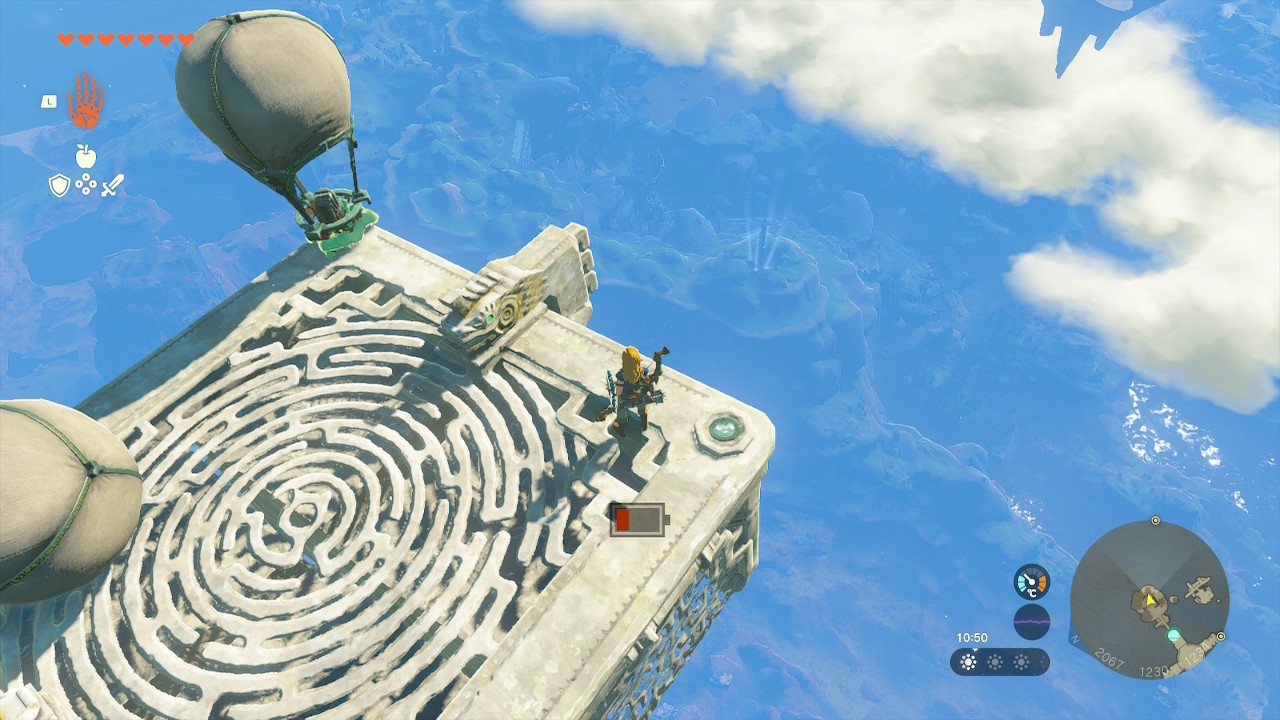1280x720 pixels.
Task: Select the apple quick-item icon
Action: 85,156
